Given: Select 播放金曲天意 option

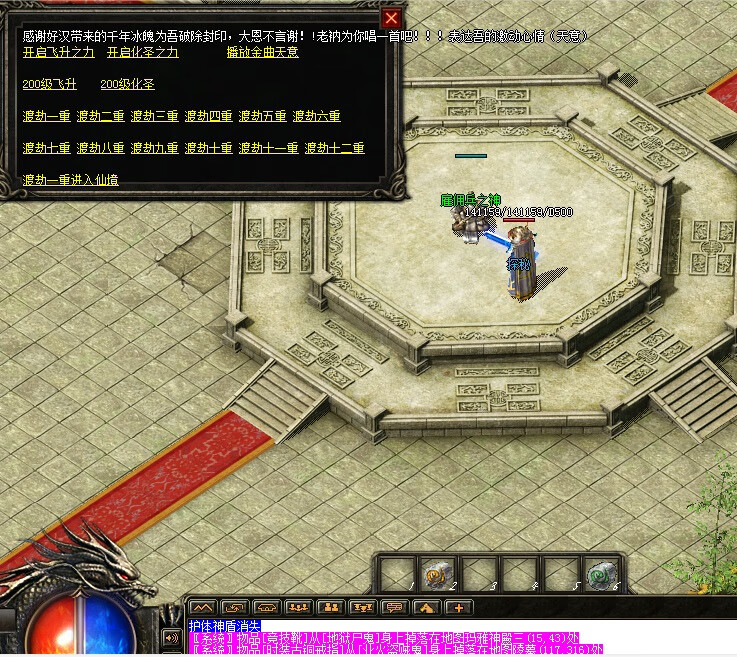Looking at the screenshot, I should click(x=262, y=52).
